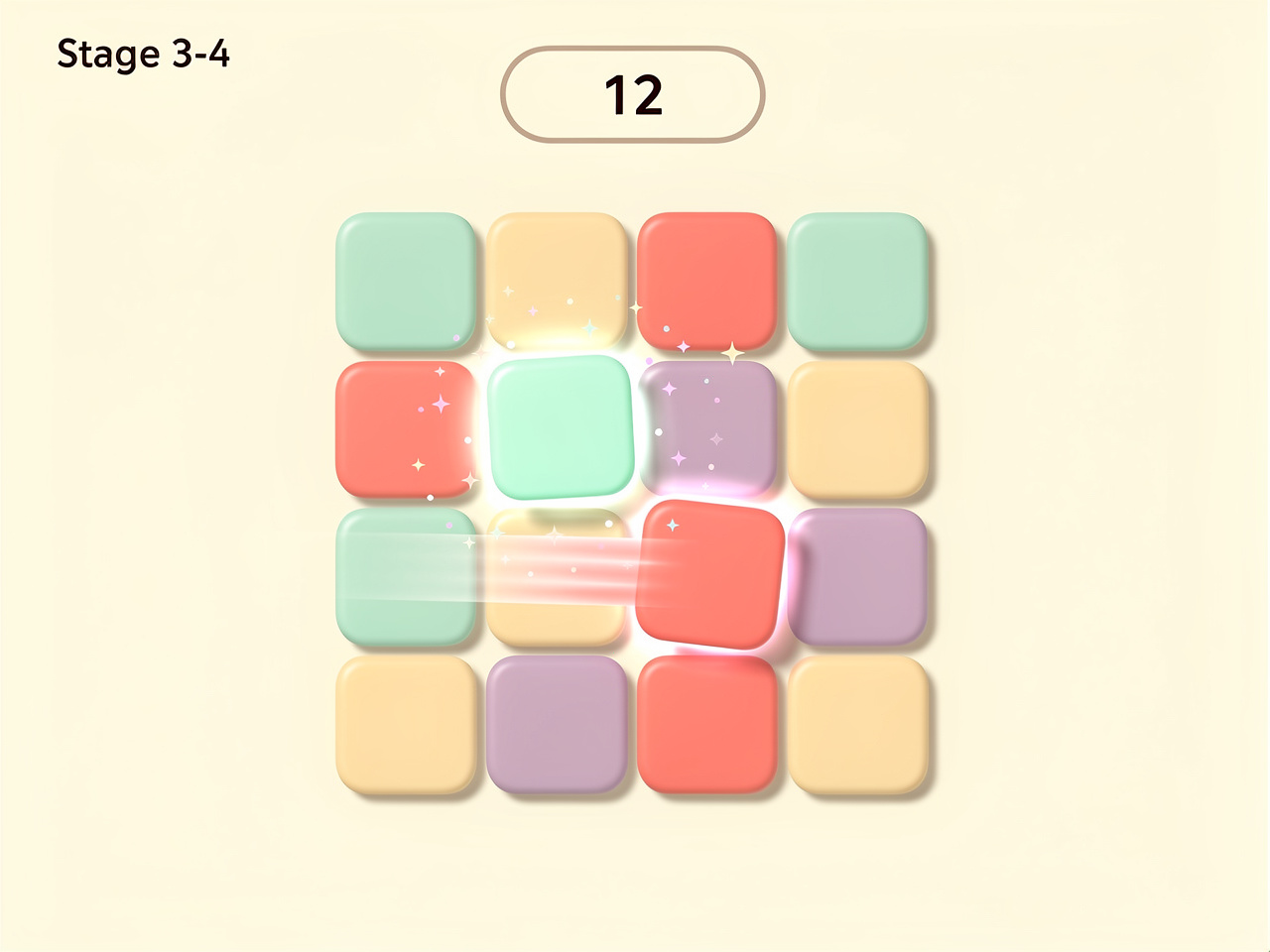Select the sliding red tile in third row
This screenshot has width=1270, height=952.
click(709, 573)
